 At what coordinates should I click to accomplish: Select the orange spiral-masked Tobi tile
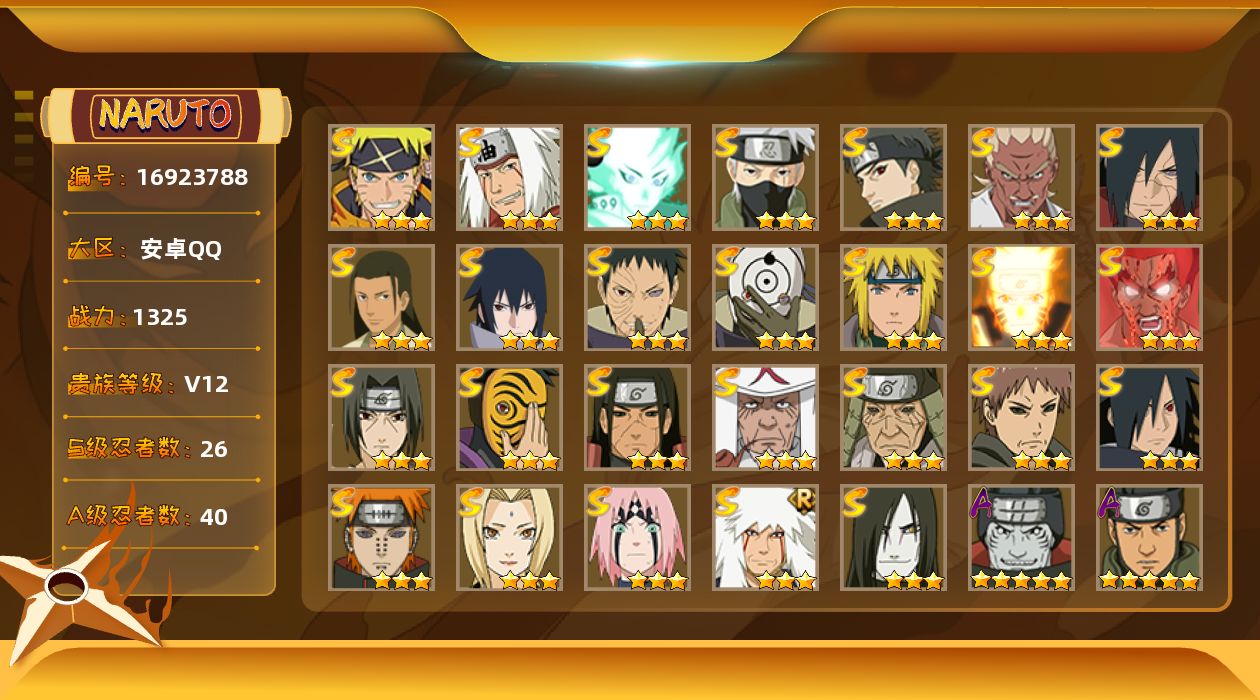509,417
